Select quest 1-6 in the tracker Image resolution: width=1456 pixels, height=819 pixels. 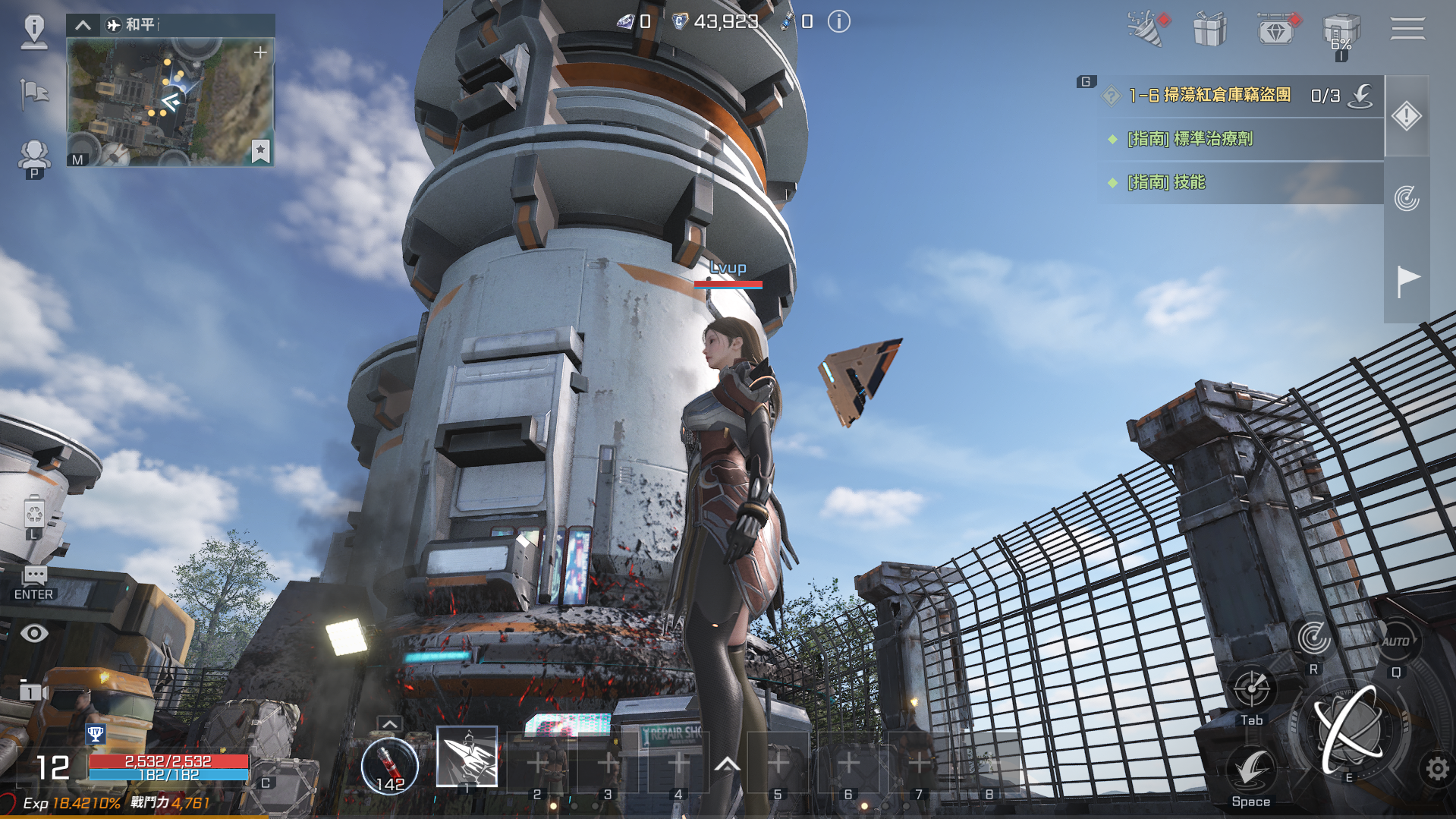click(1209, 96)
